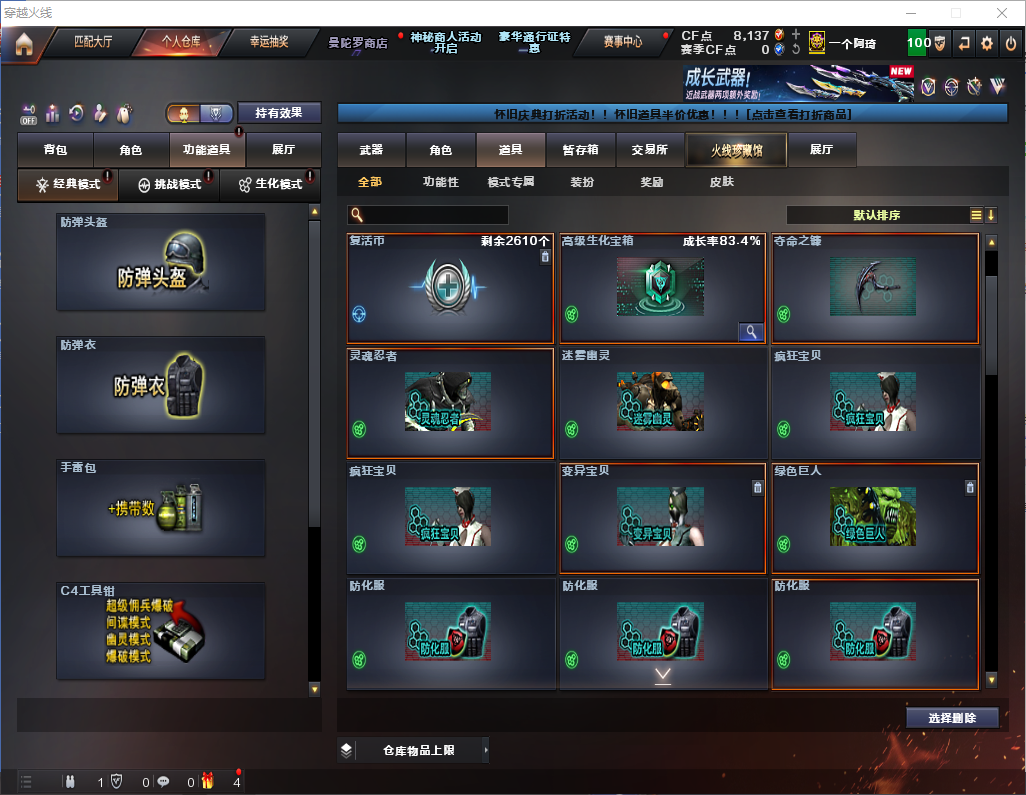
Task: Go to 幸运抽奖 lucky draw
Action: click(x=268, y=42)
